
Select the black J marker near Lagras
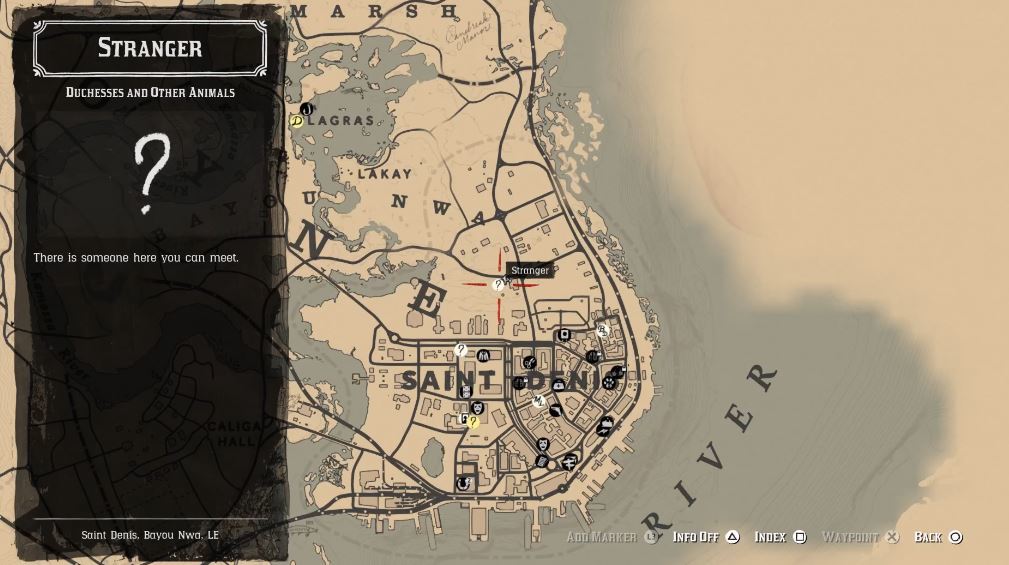(x=306, y=109)
